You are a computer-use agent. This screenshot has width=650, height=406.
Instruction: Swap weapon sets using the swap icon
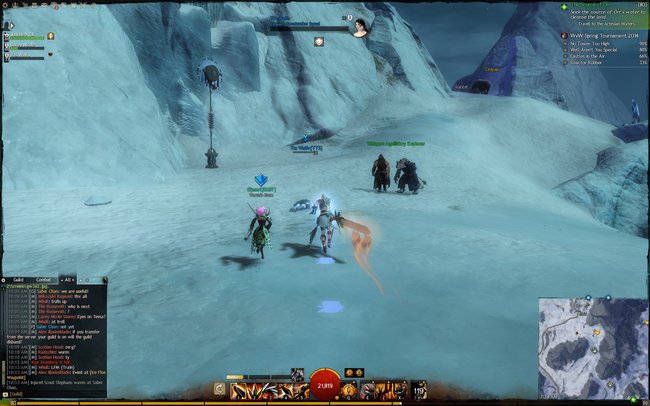(217, 390)
